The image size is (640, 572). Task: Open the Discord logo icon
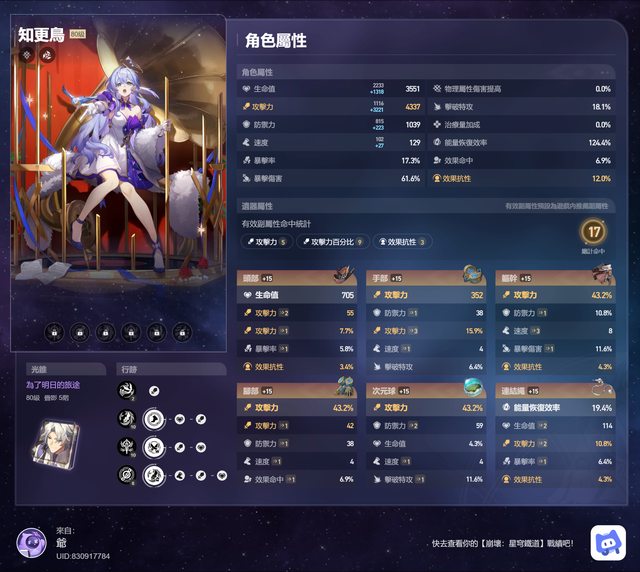[x=607, y=541]
